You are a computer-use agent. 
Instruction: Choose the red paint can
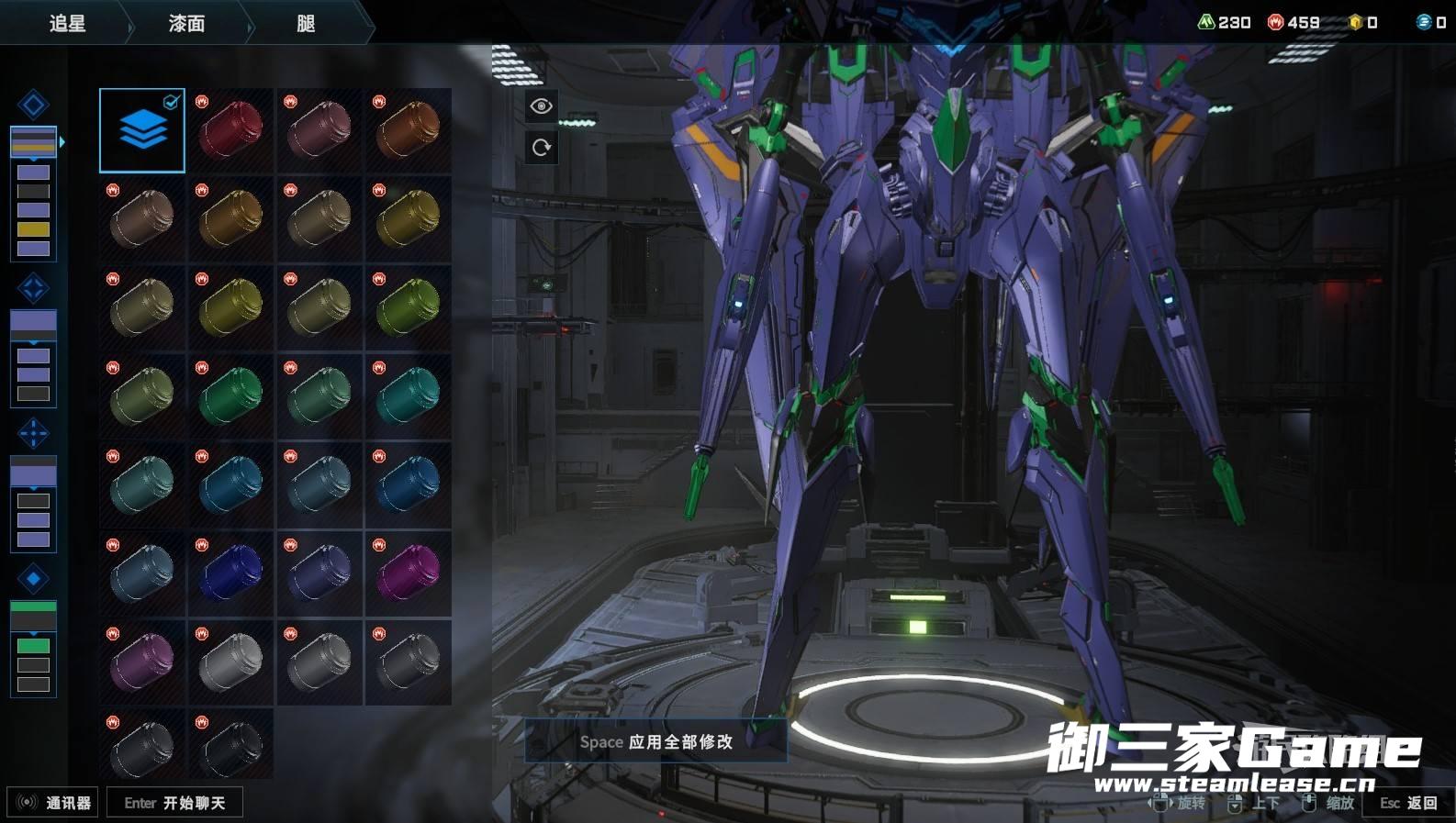(230, 130)
